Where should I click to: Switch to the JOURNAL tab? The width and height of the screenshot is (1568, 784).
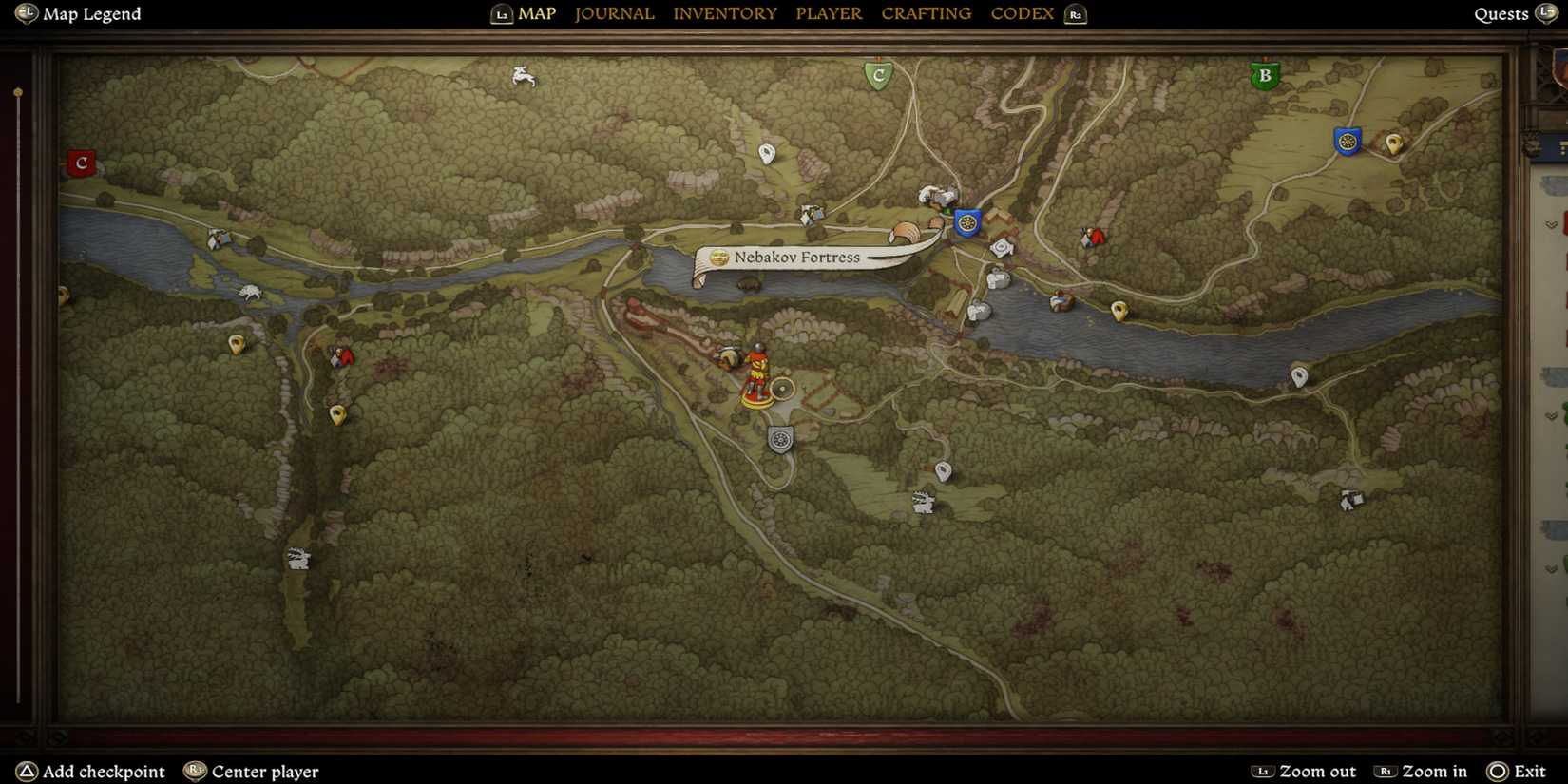(x=614, y=13)
